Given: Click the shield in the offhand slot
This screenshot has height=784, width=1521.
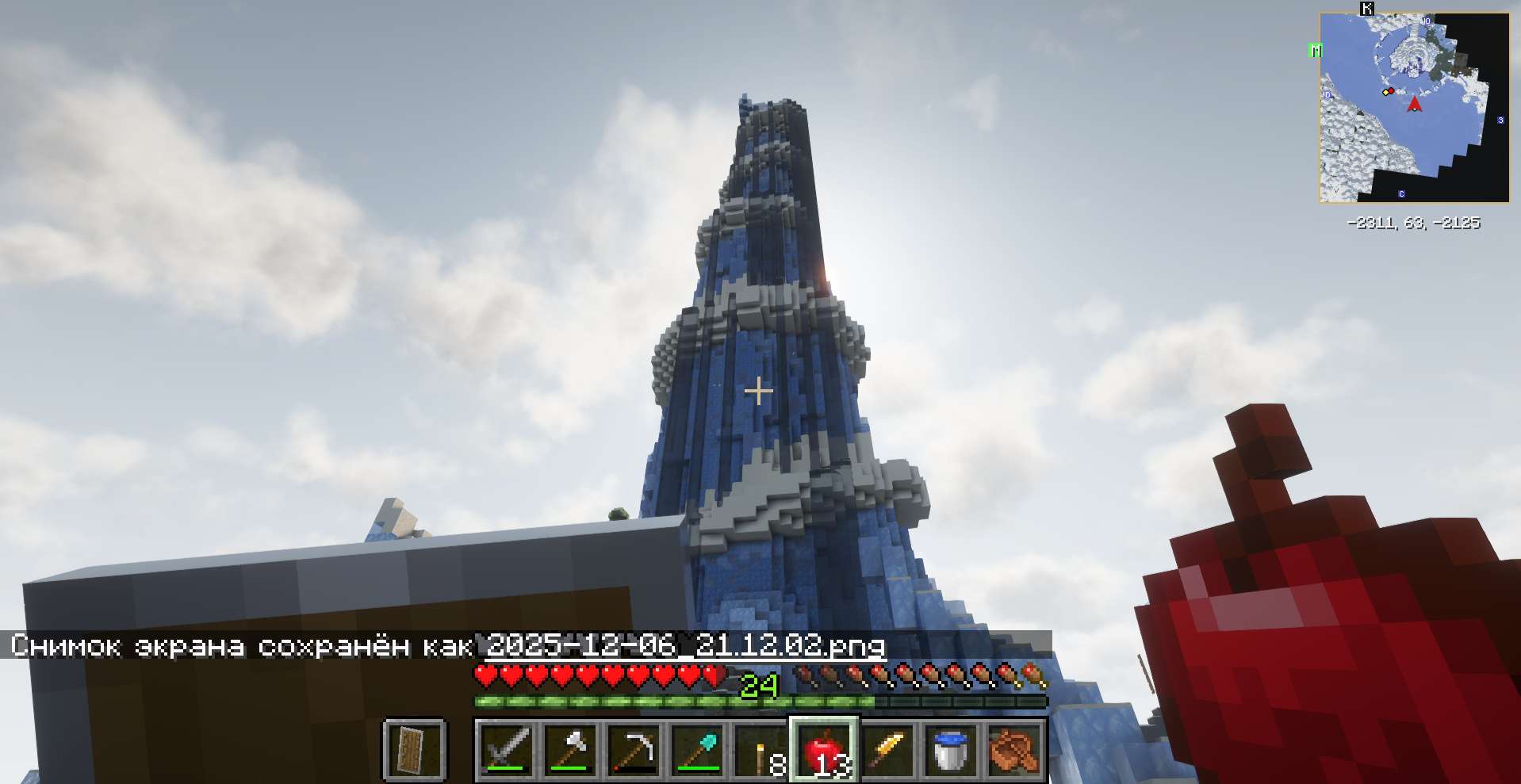Looking at the screenshot, I should (x=414, y=749).
